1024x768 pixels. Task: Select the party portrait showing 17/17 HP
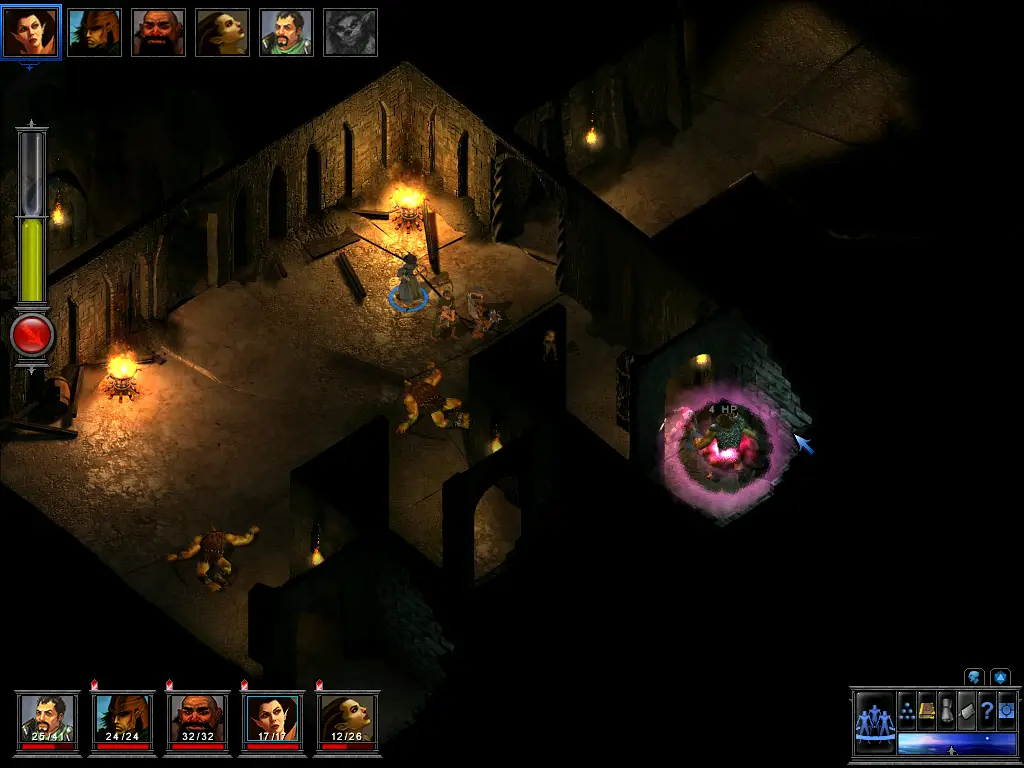point(272,718)
